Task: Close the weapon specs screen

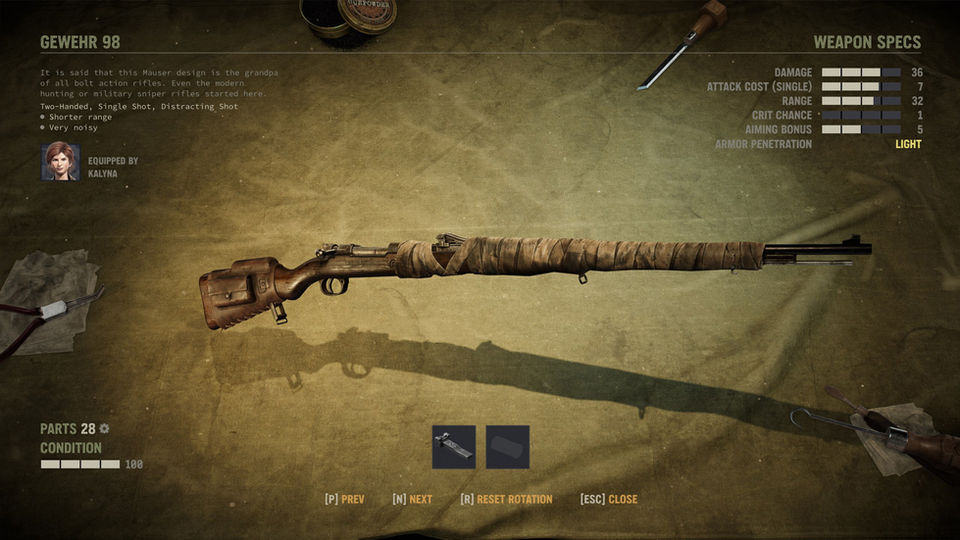Action: (608, 499)
